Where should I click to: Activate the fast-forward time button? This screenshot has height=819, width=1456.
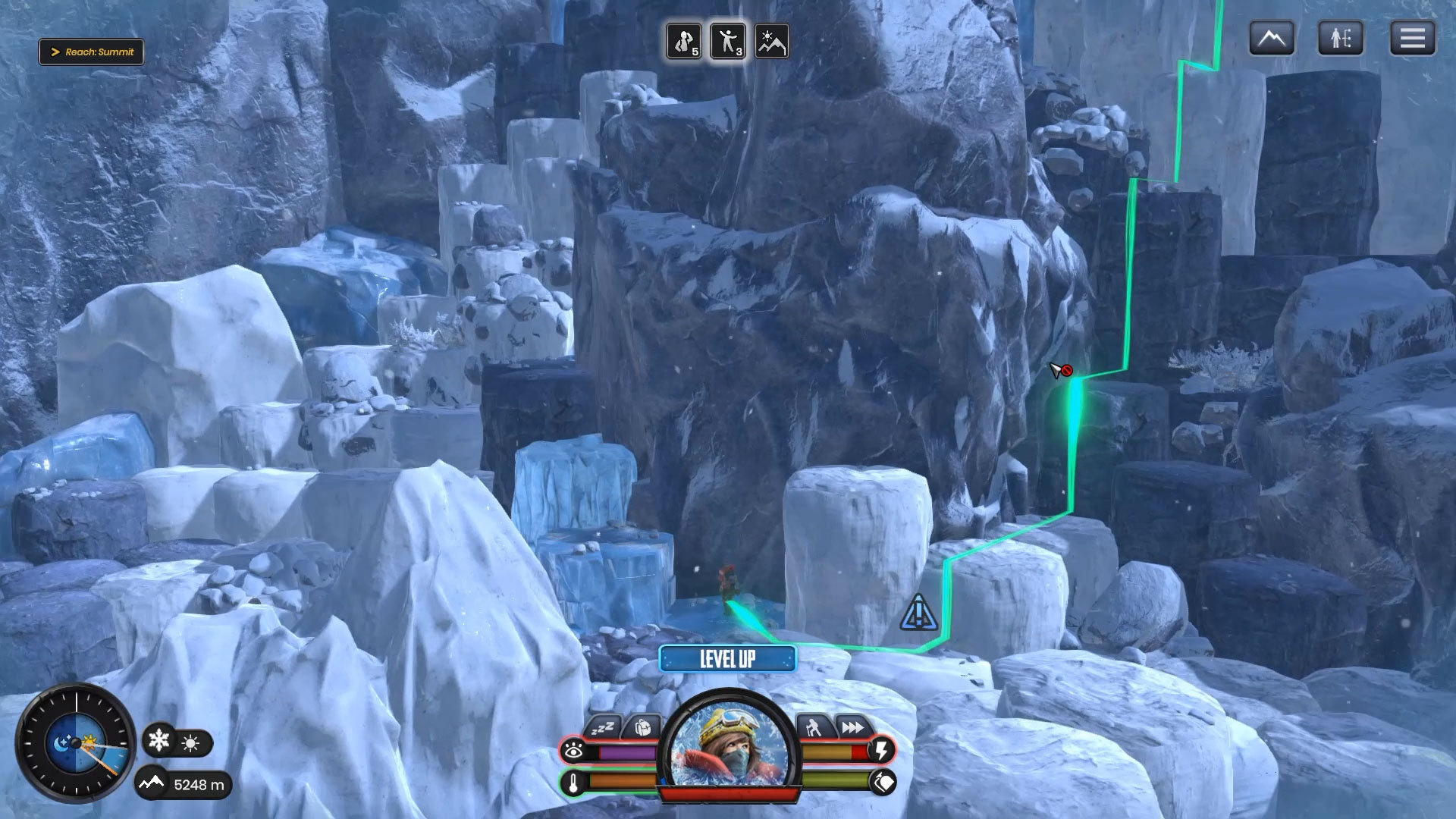(852, 728)
